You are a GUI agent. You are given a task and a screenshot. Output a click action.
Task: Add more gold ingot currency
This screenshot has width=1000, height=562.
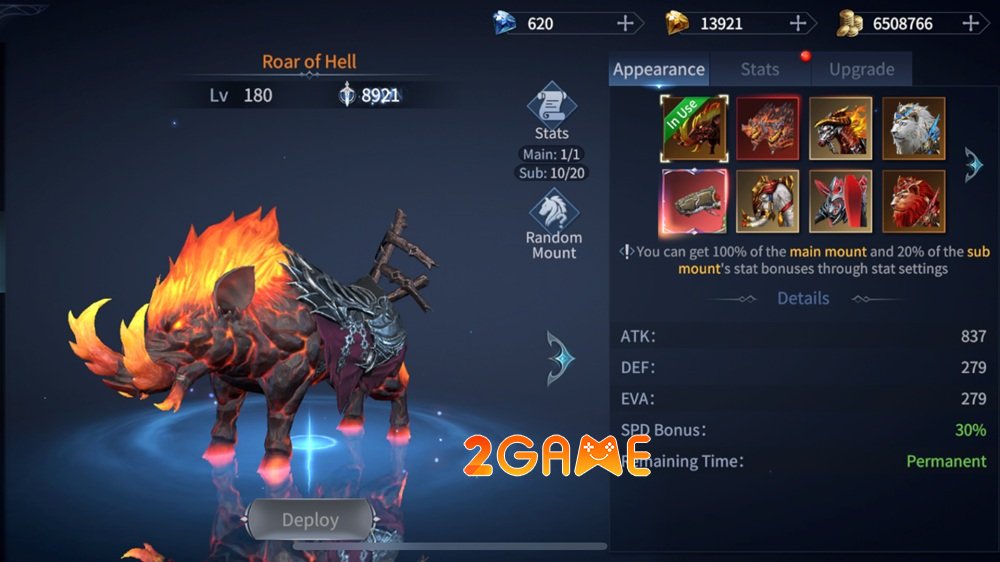[x=798, y=23]
